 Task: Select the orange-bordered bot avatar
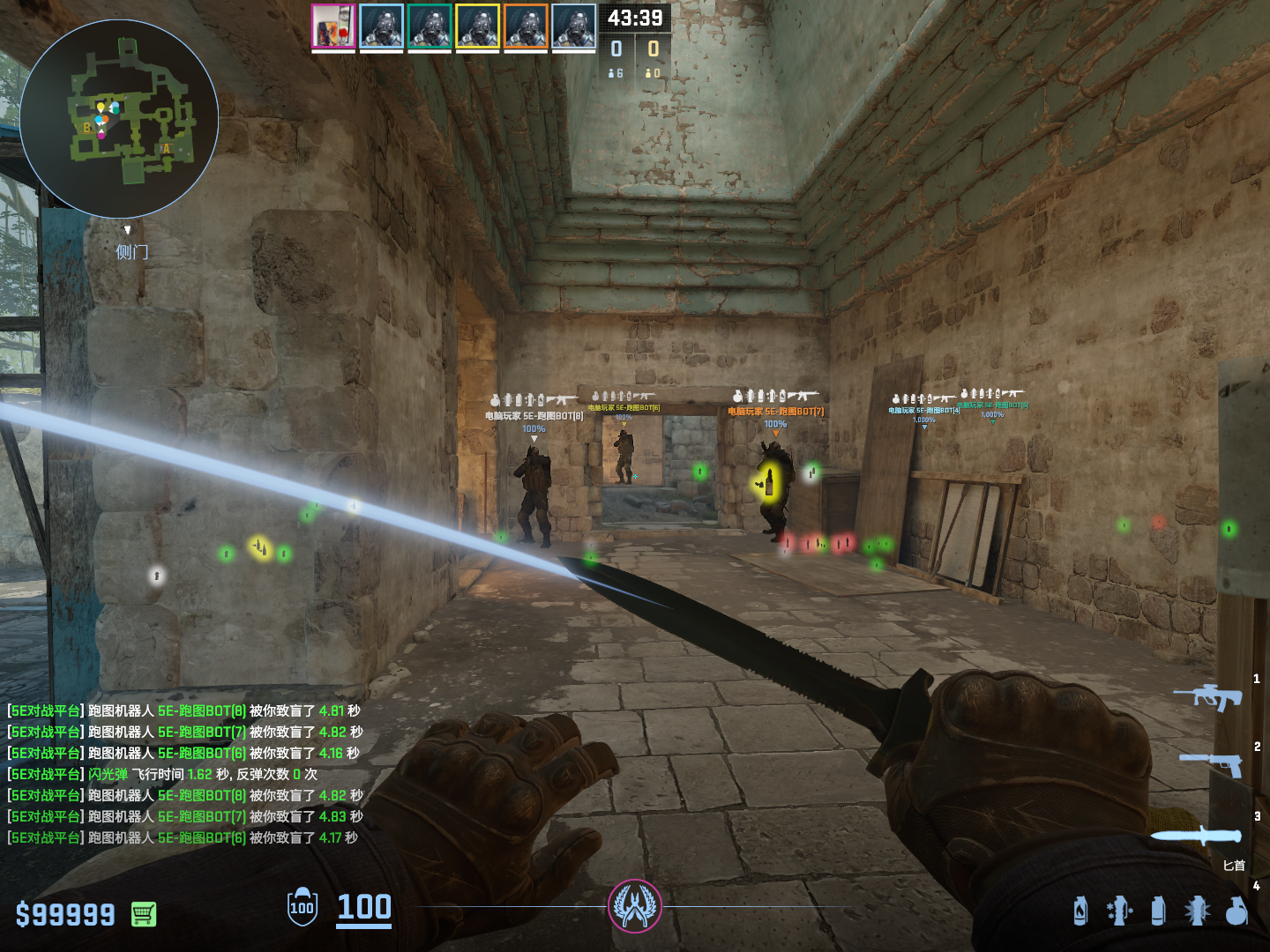[526, 26]
